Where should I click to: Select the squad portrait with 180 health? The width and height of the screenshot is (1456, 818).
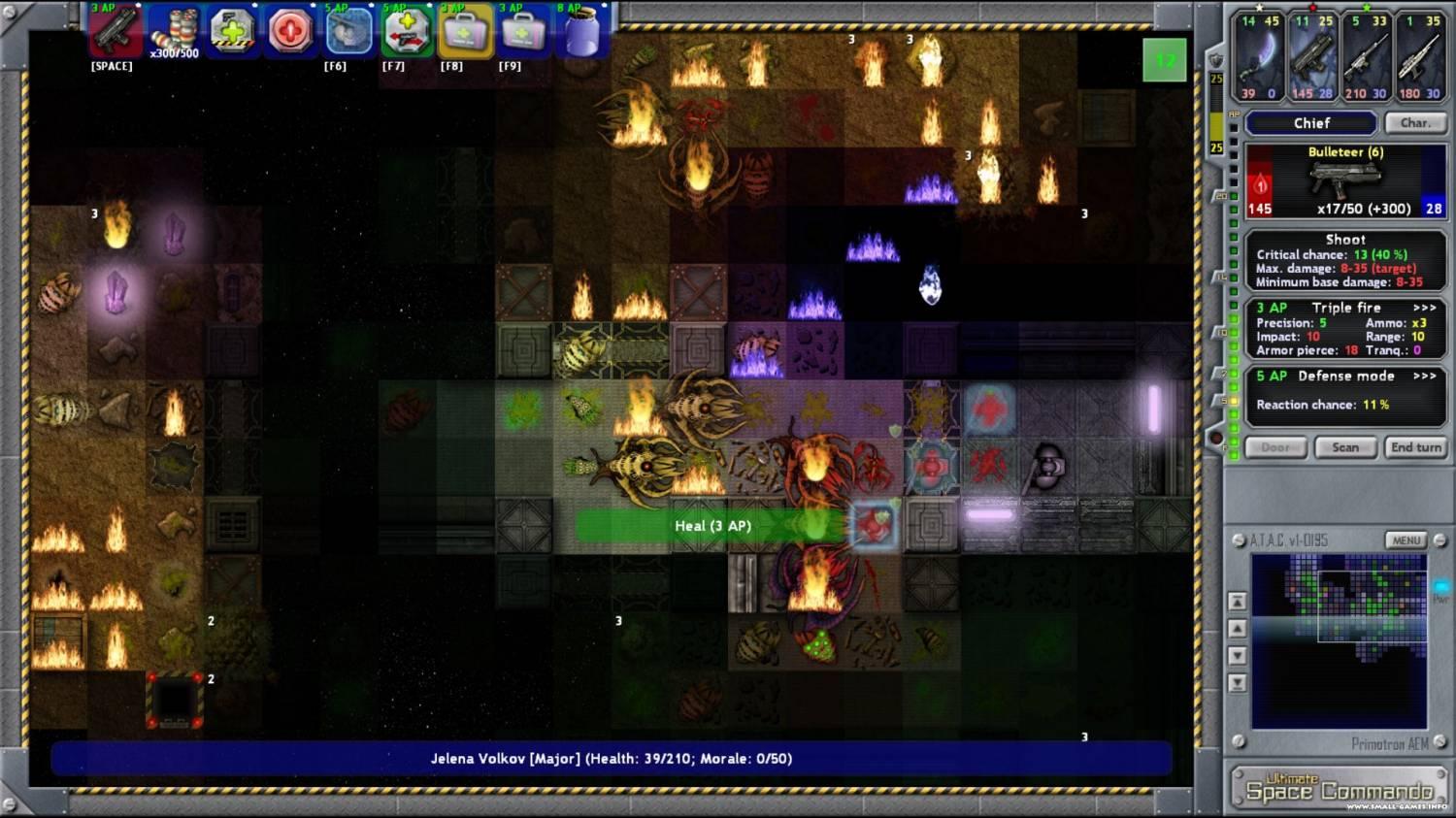(x=1419, y=57)
